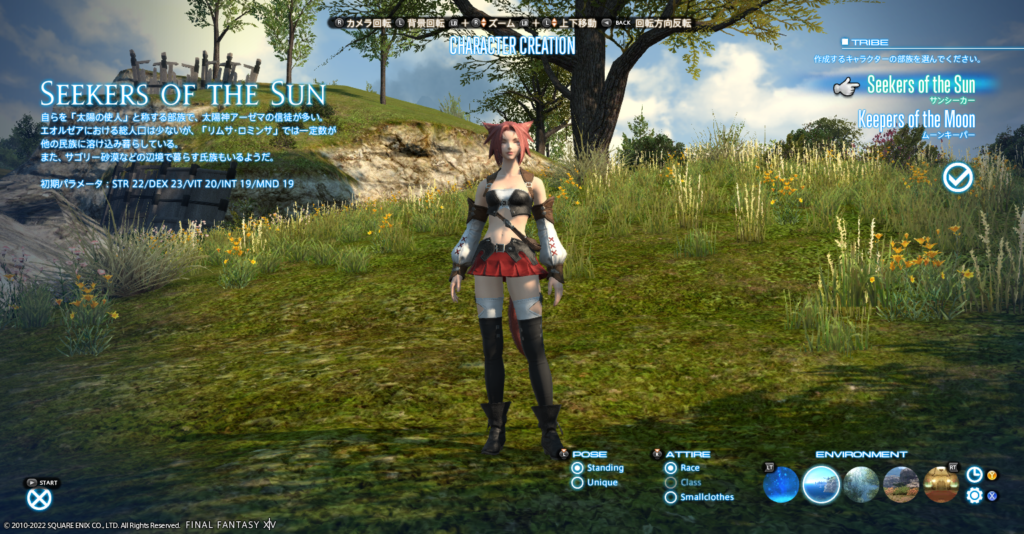1024x534 pixels.
Task: Select the seaside cliff environment thumbnail
Action: (x=821, y=485)
